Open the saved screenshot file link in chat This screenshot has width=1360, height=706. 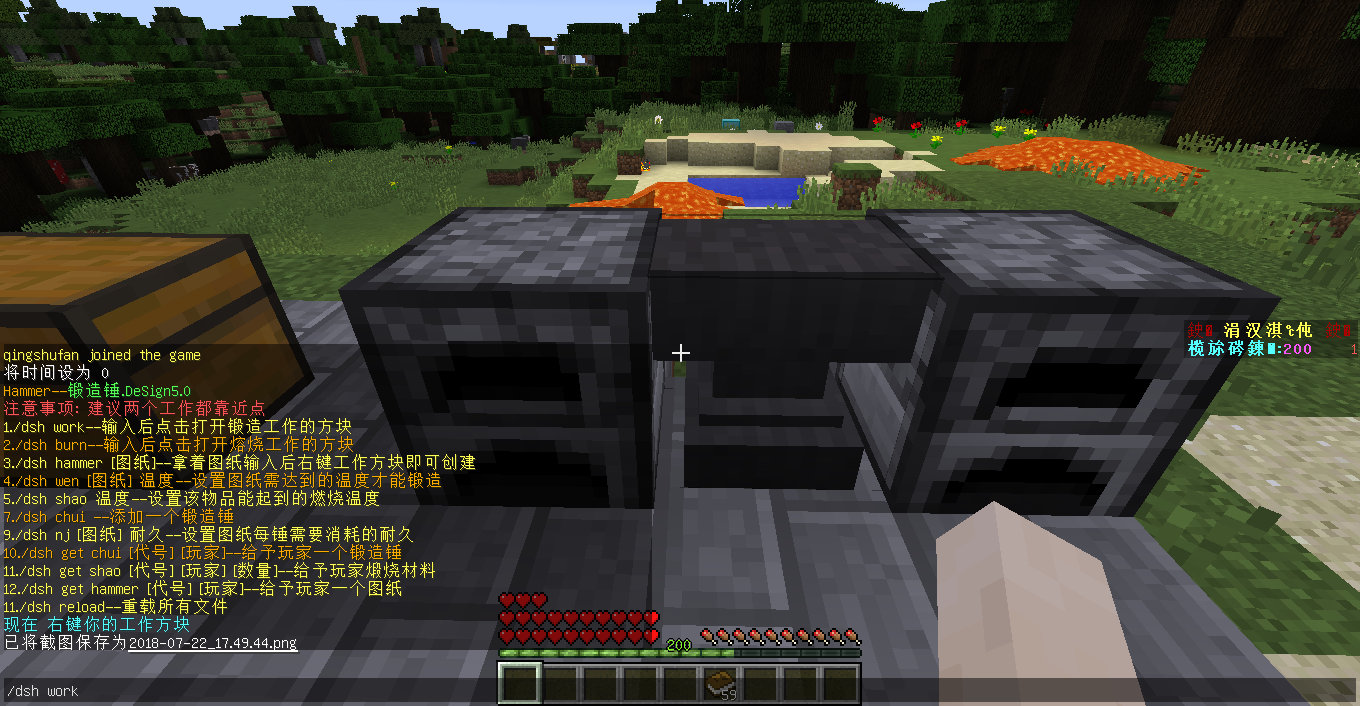213,643
